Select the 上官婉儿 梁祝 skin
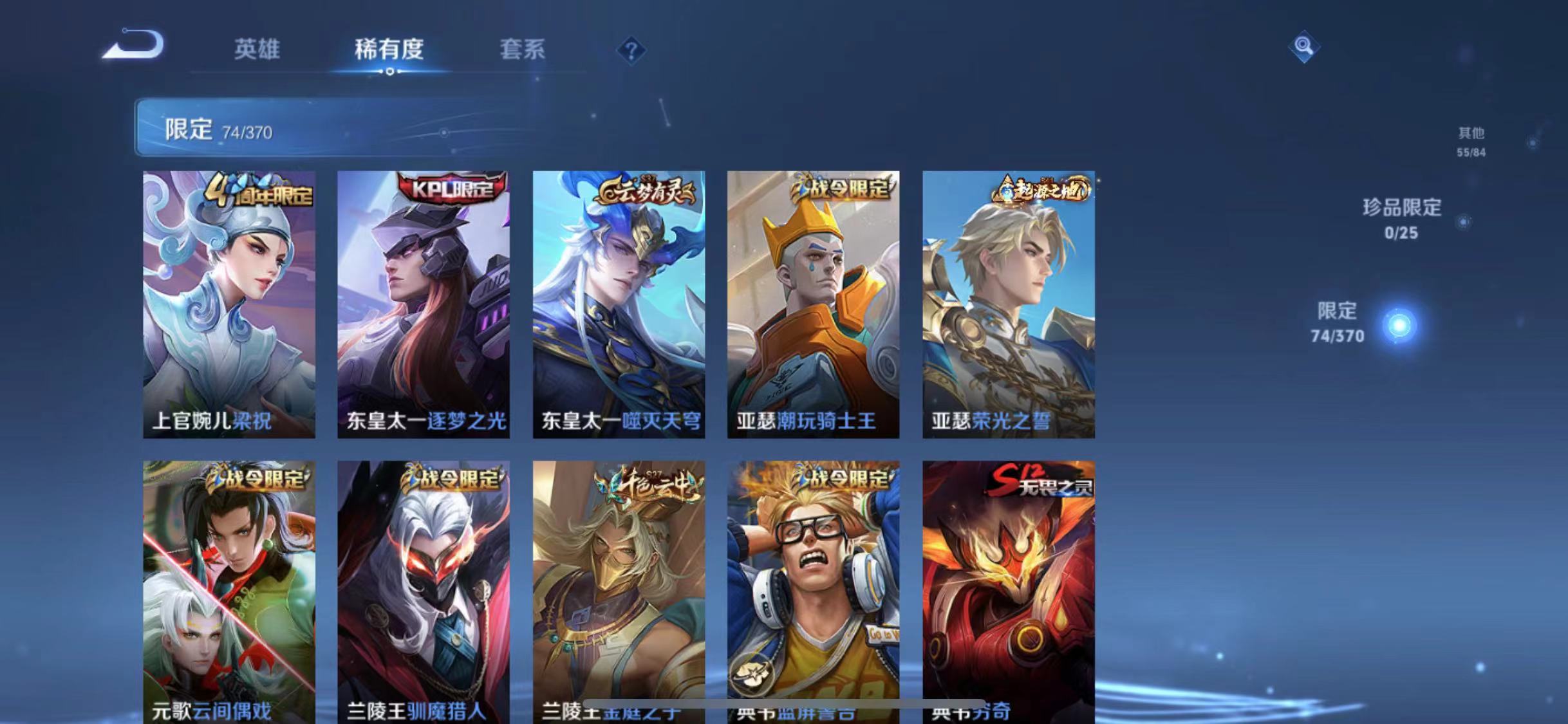The width and height of the screenshot is (1568, 724). tap(230, 302)
